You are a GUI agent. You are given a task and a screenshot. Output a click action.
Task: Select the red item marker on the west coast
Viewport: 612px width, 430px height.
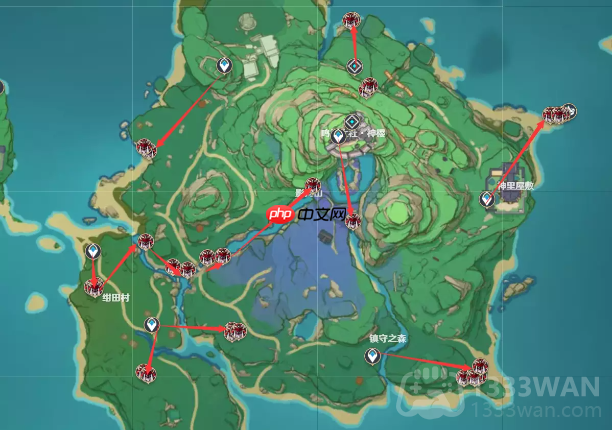point(147,149)
